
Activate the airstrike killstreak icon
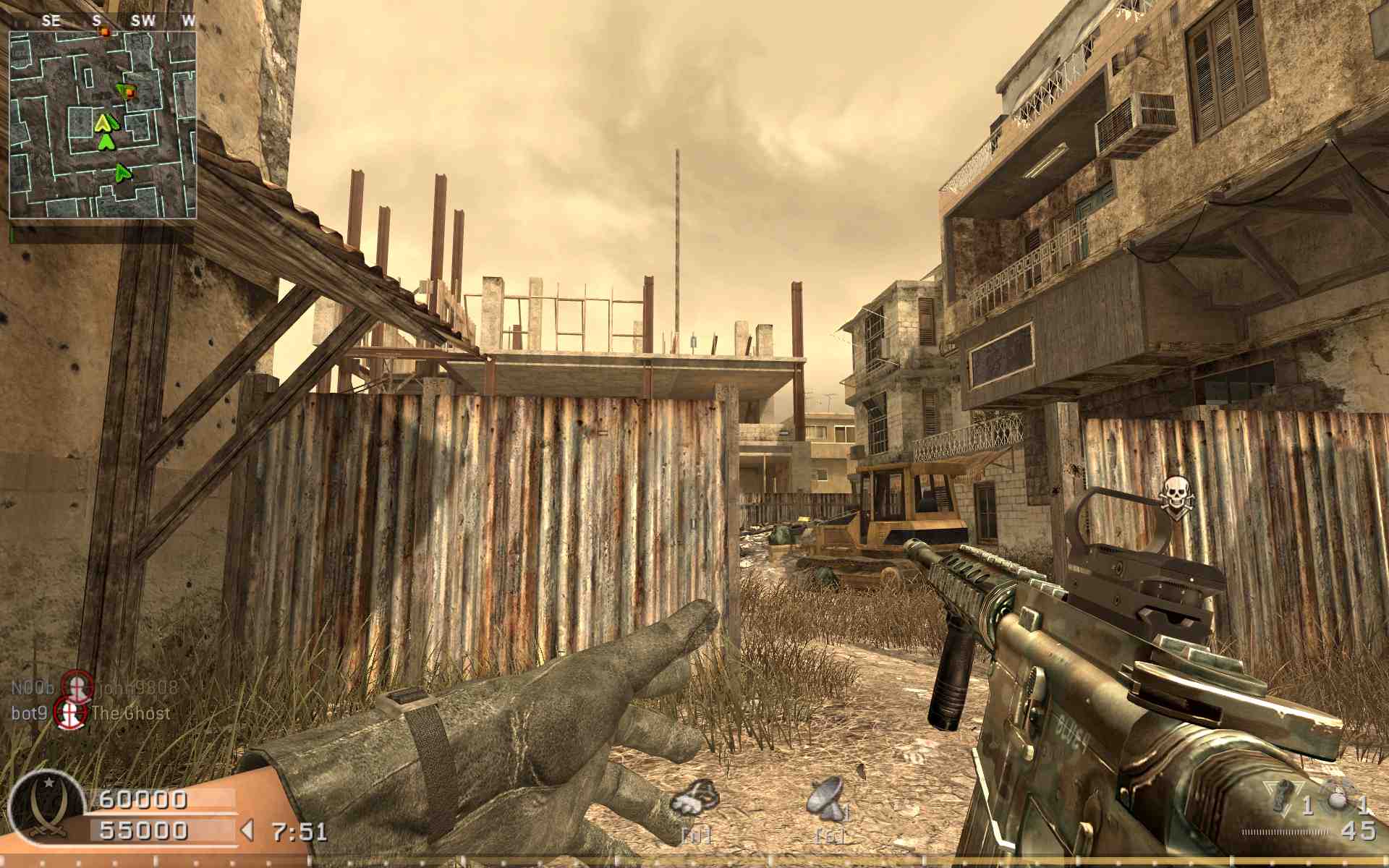[695, 800]
